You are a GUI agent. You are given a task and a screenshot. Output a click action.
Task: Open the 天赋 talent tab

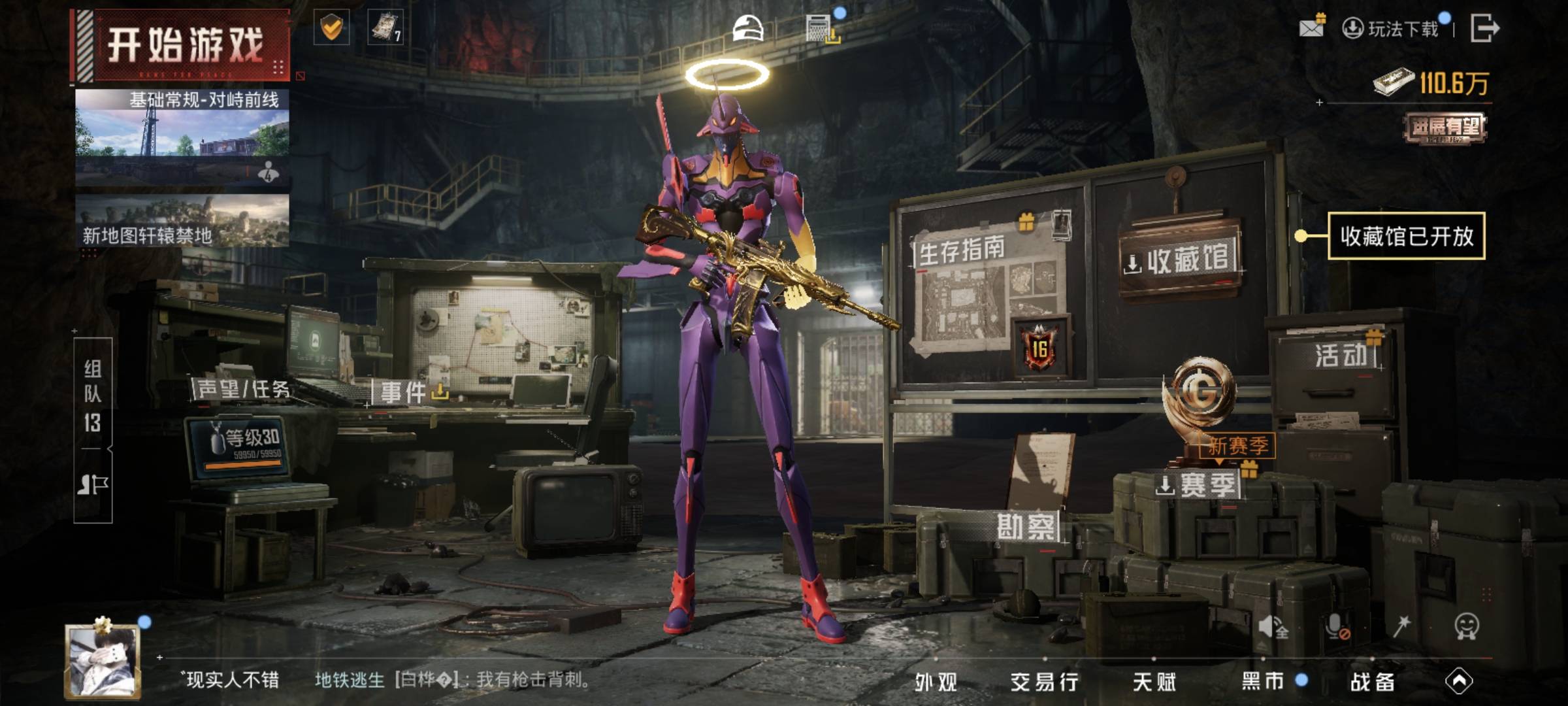point(1154,682)
